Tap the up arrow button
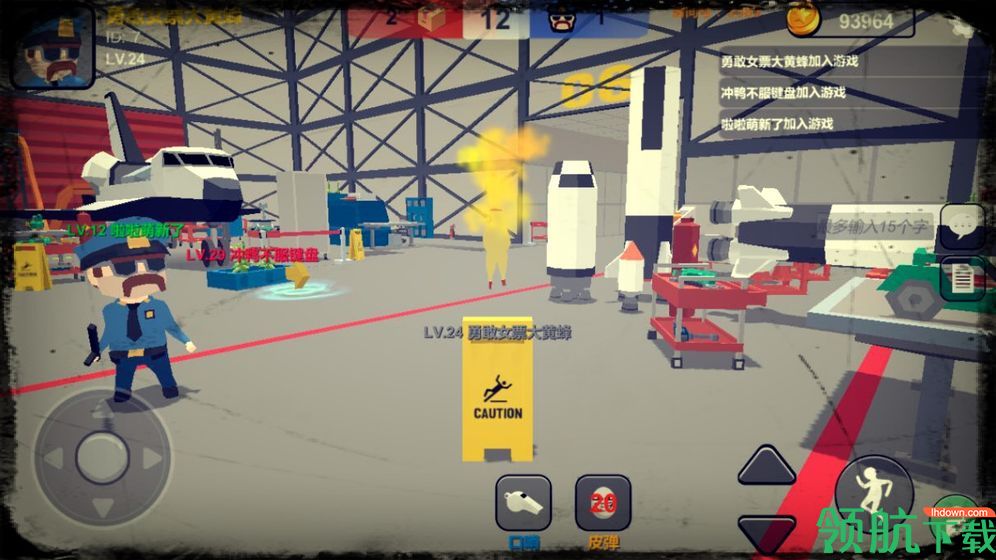 [x=767, y=466]
